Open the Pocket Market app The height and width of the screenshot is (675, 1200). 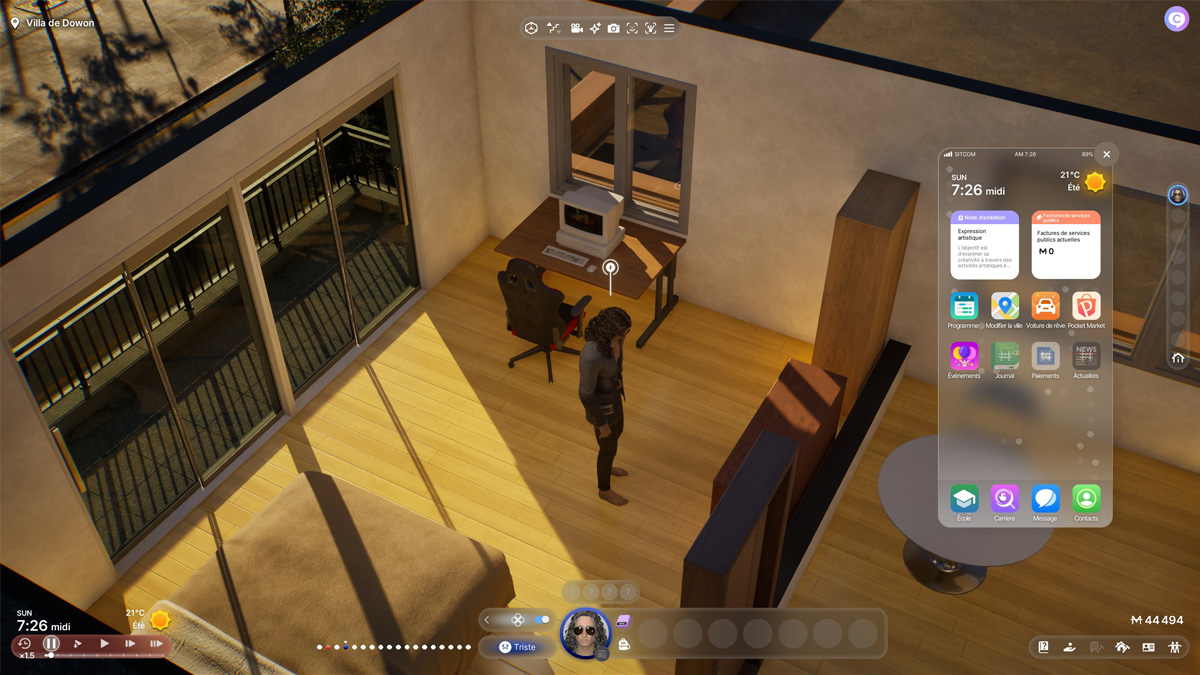[x=1086, y=306]
